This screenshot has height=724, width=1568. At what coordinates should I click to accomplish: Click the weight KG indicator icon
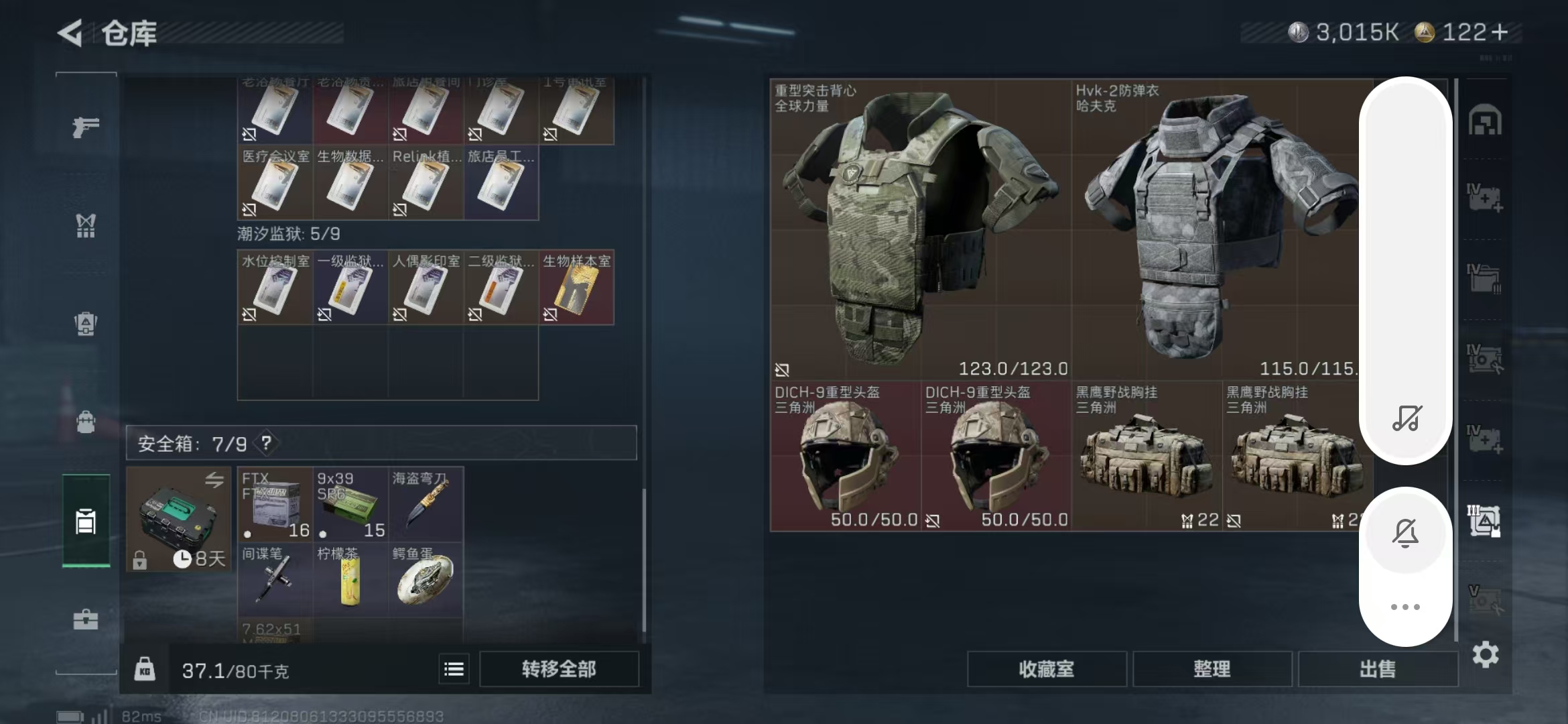click(x=145, y=669)
